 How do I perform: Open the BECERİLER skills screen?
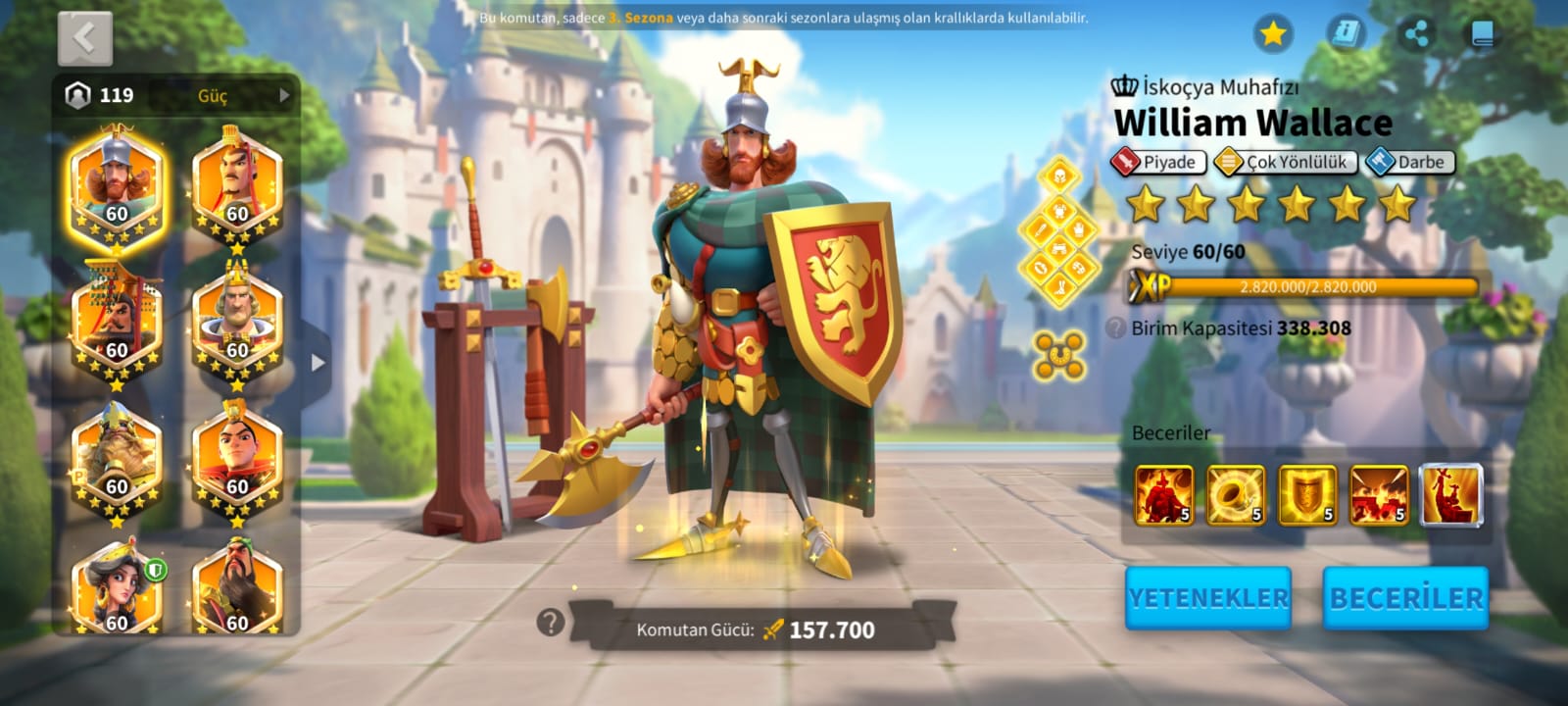click(1405, 597)
